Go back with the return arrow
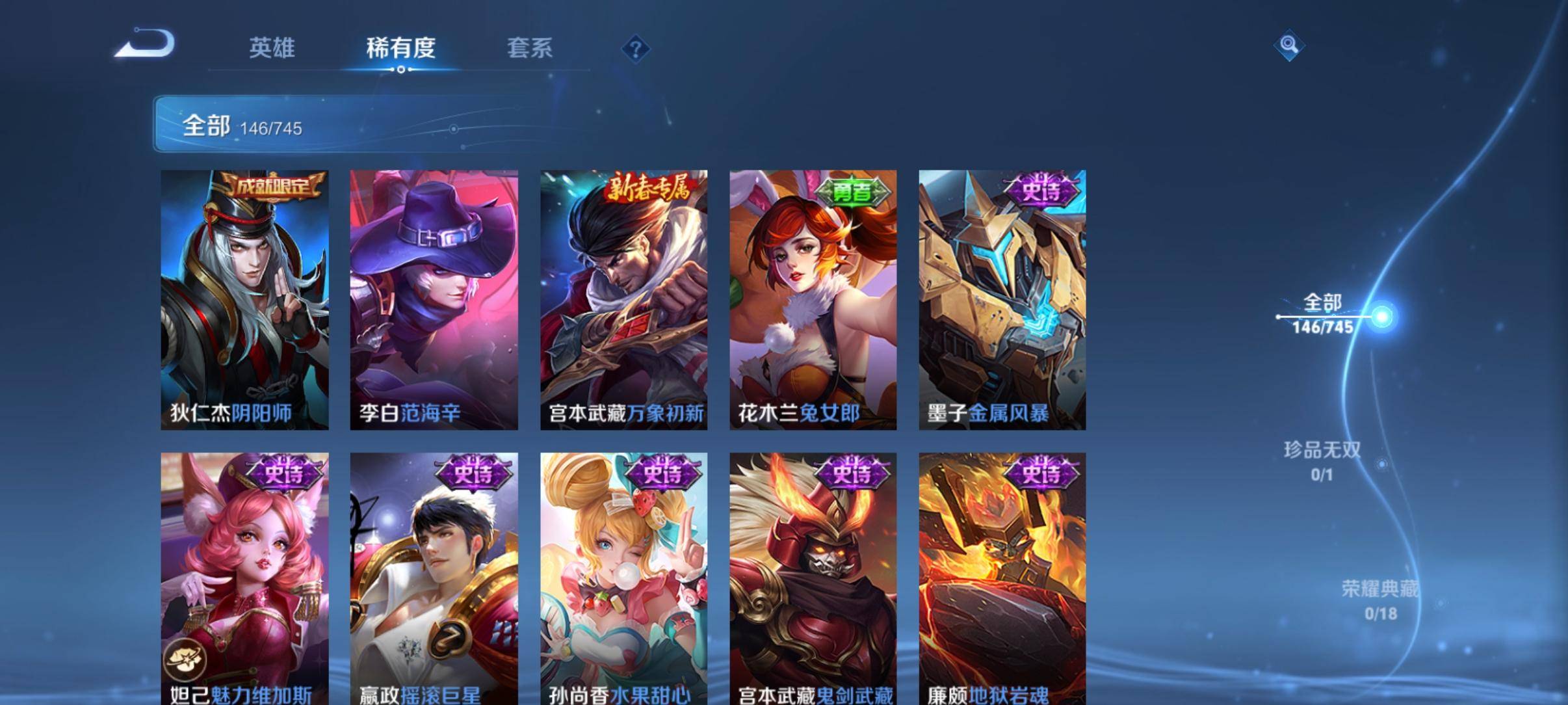The image size is (1568, 705). tap(146, 44)
